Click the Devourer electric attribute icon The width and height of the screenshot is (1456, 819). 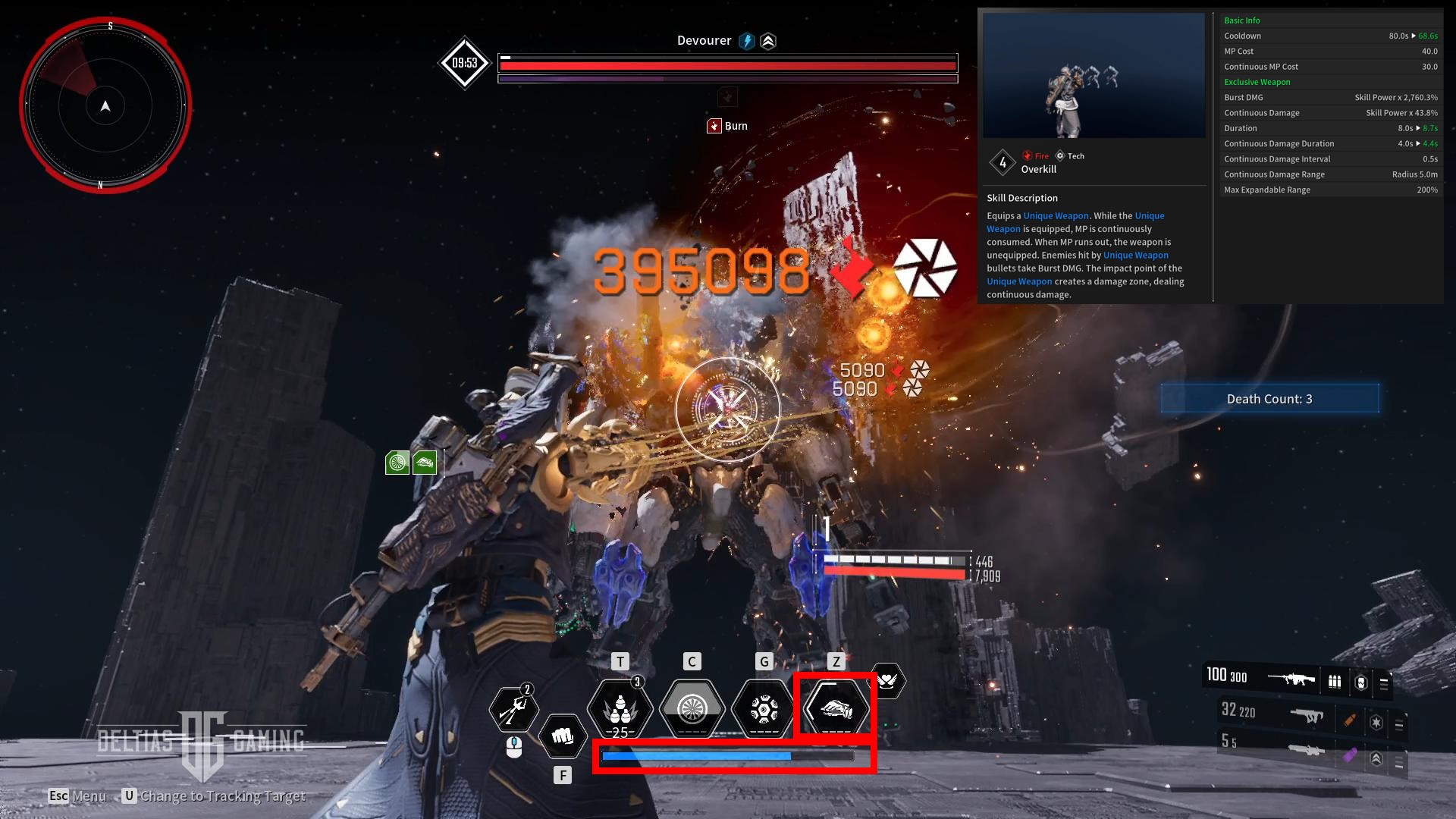click(747, 41)
